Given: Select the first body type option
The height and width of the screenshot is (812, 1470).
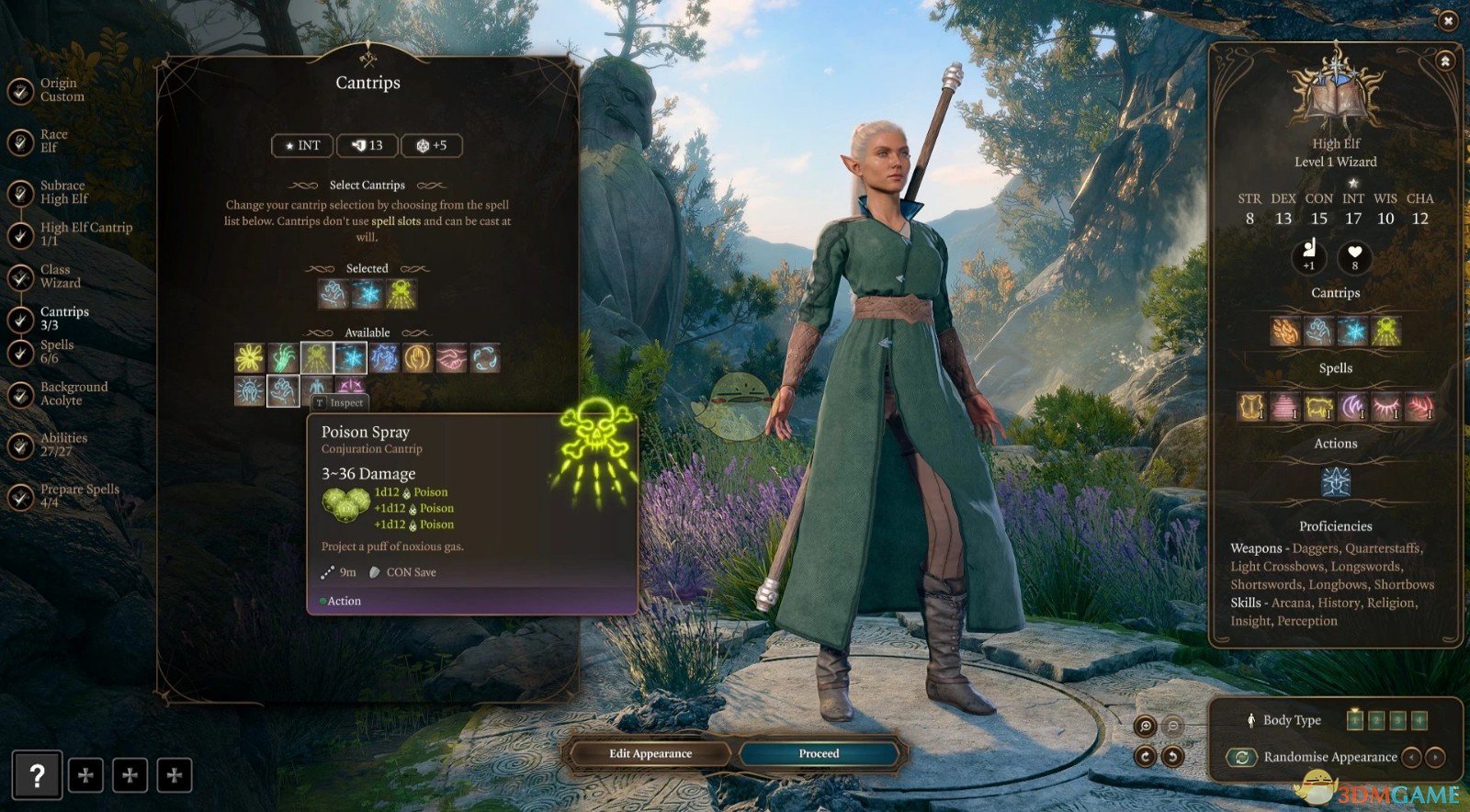Looking at the screenshot, I should (x=1354, y=720).
